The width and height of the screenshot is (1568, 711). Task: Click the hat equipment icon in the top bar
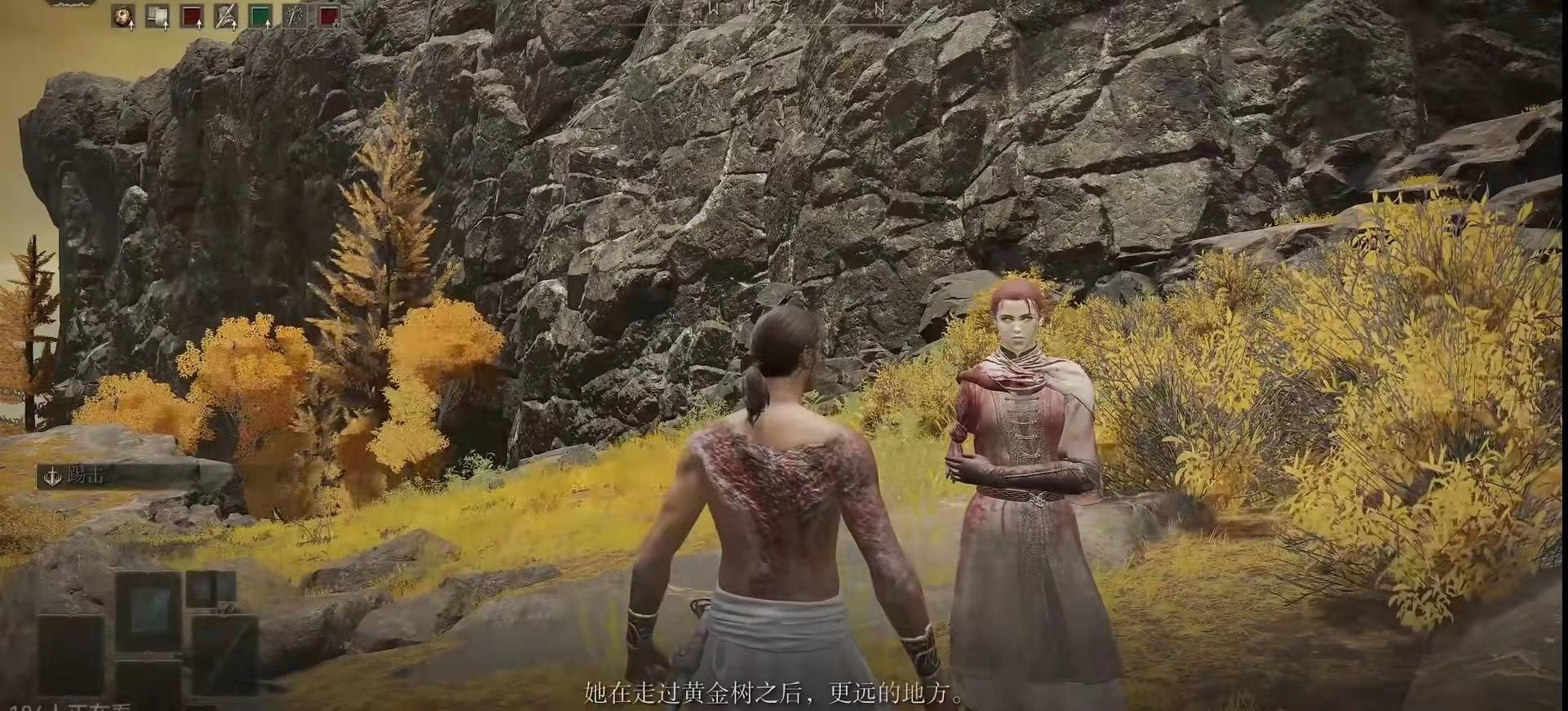[x=225, y=15]
